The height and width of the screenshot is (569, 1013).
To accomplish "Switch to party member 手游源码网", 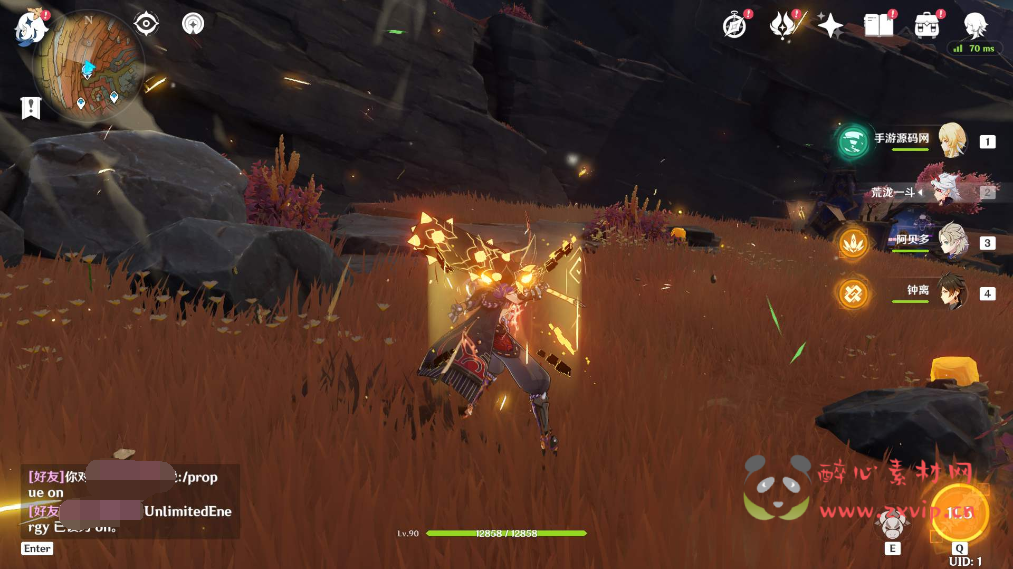I will coord(950,141).
